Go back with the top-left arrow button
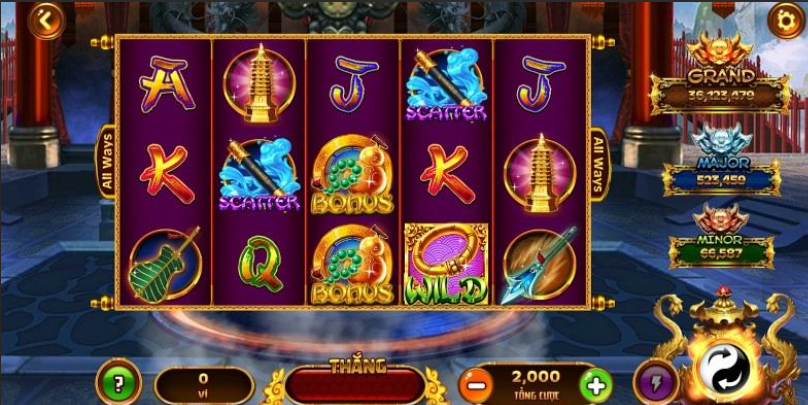 tap(45, 20)
